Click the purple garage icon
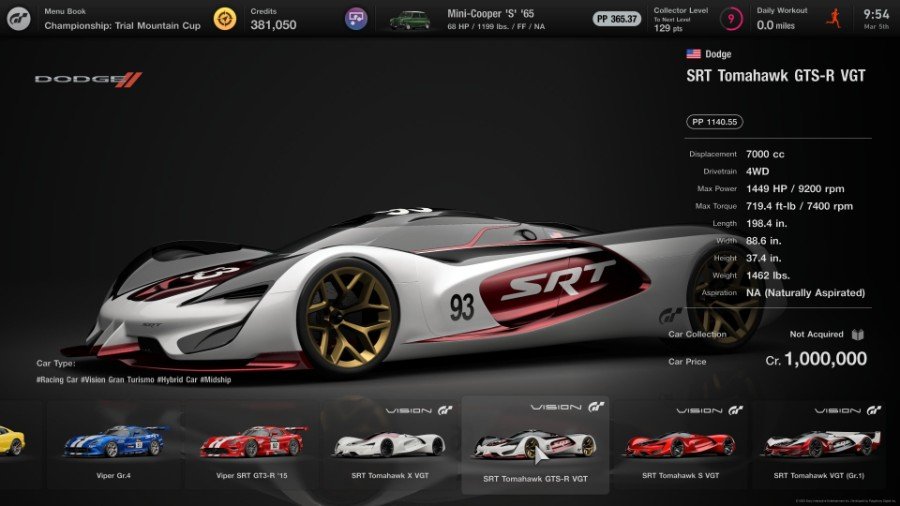 tap(356, 18)
